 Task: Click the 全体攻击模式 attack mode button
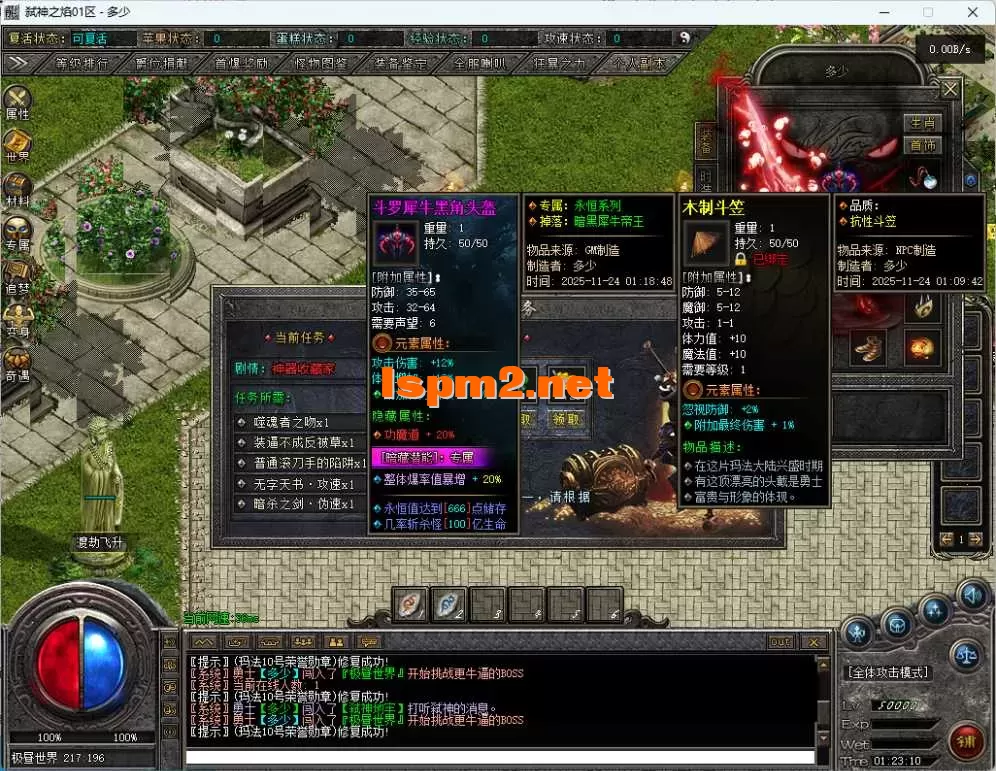click(888, 673)
